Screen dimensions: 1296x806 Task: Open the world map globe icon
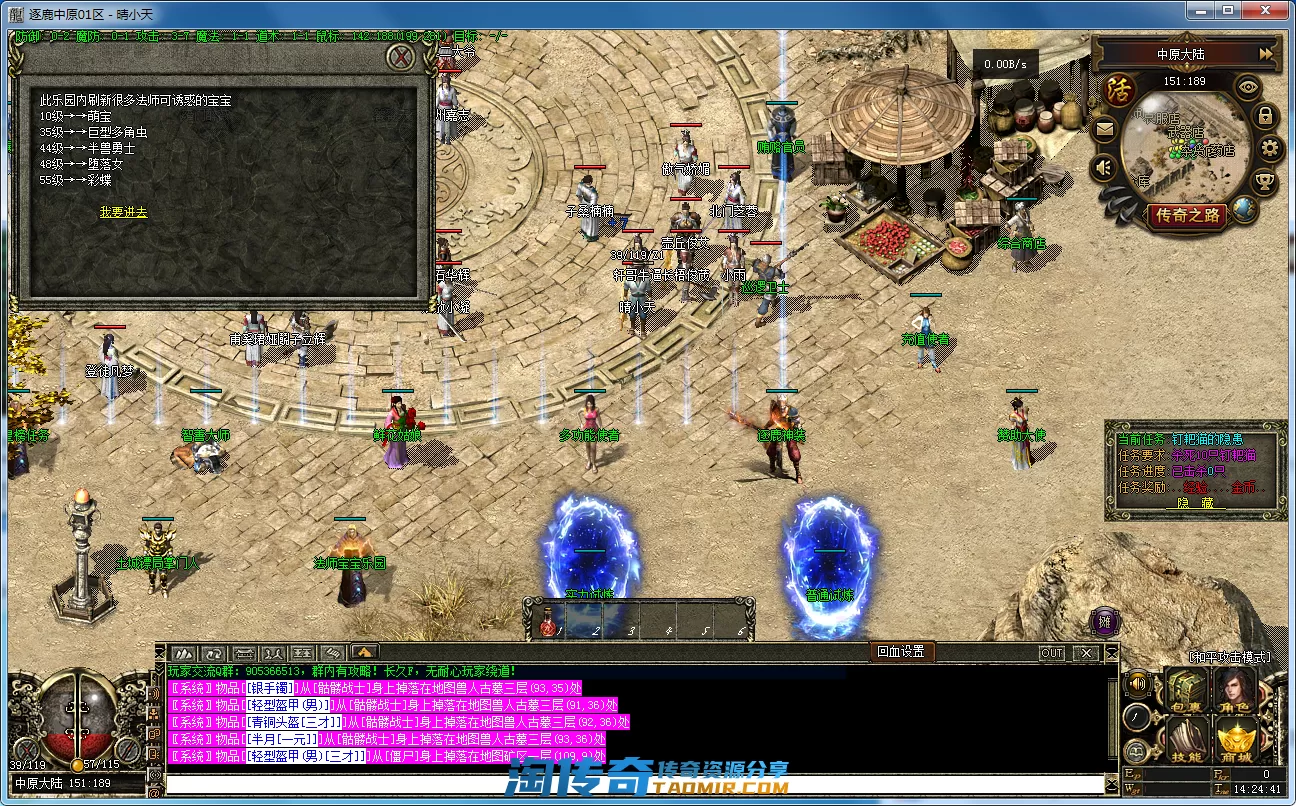pos(1244,208)
